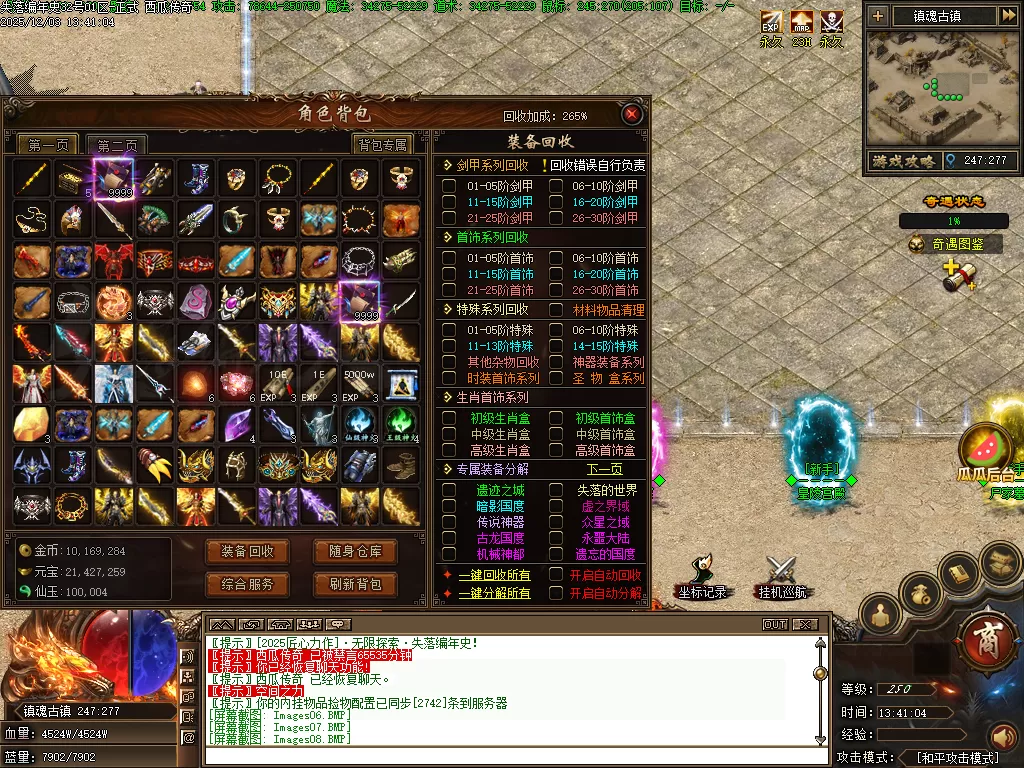This screenshot has height=768, width=1024.
Task: Tick the 初级生肖盒 checkbox
Action: pos(449,418)
